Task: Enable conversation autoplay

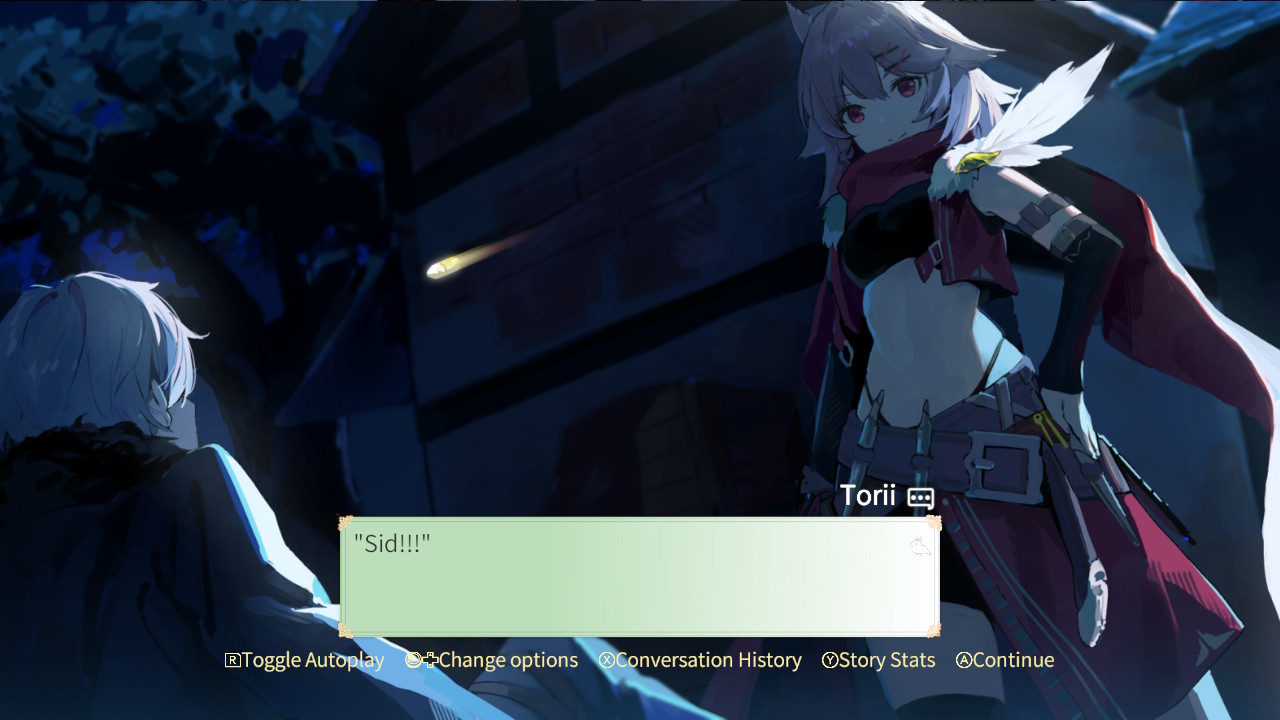Action: (305, 660)
